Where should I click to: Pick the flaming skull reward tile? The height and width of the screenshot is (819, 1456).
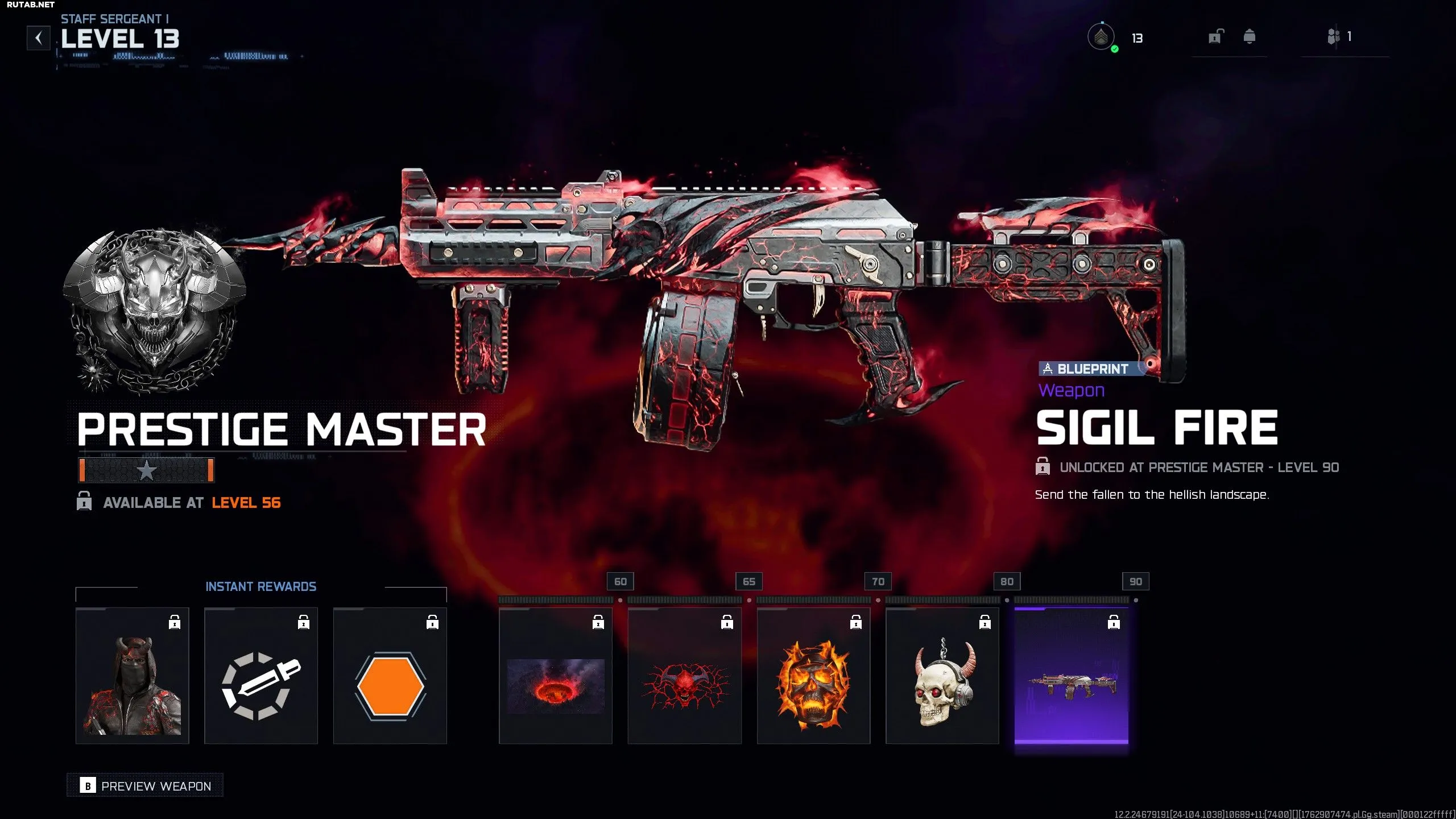813,676
